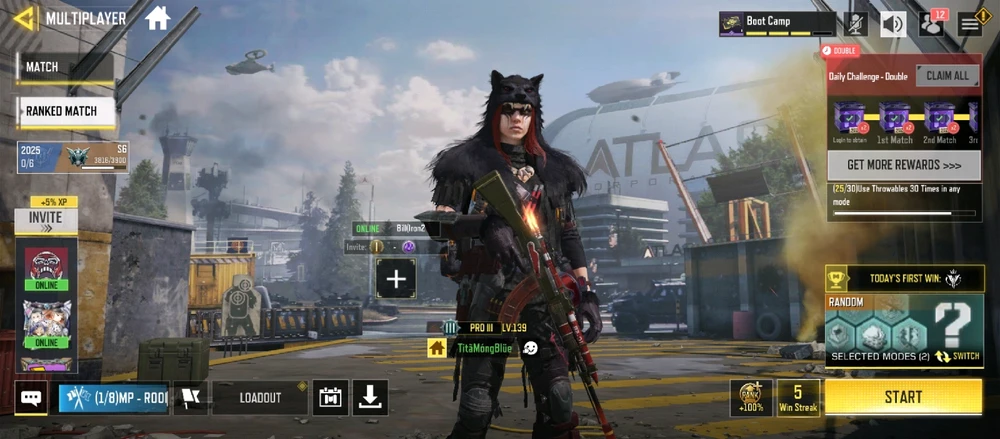Open the chat speech bubble
Viewport: 1000px width, 439px height.
(31, 398)
